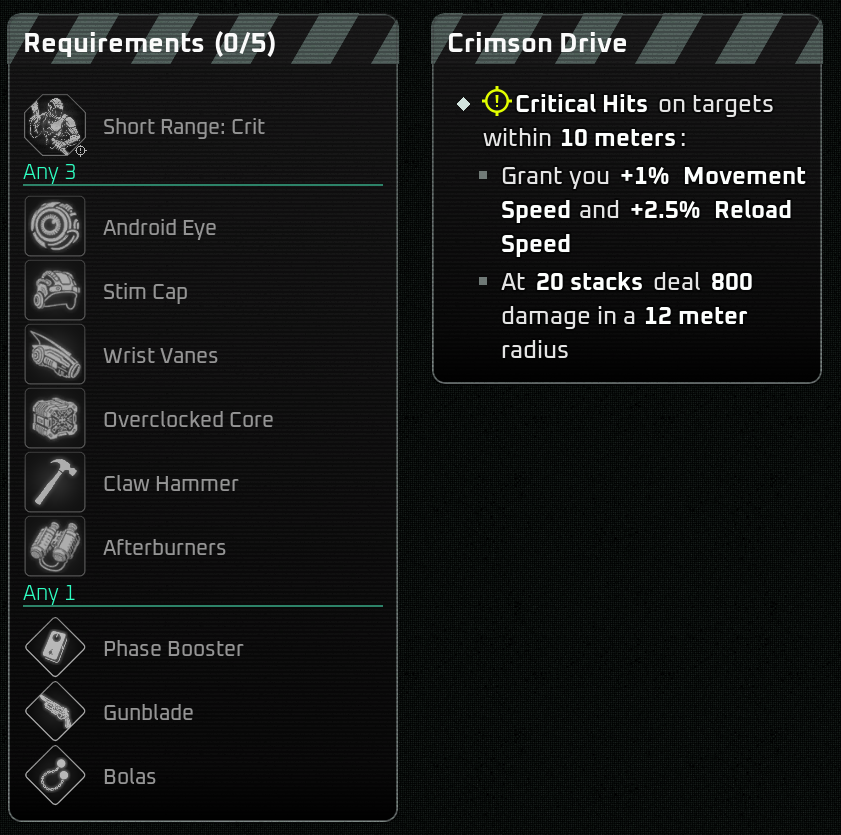
Task: Click the Android Eye item icon
Action: click(54, 227)
